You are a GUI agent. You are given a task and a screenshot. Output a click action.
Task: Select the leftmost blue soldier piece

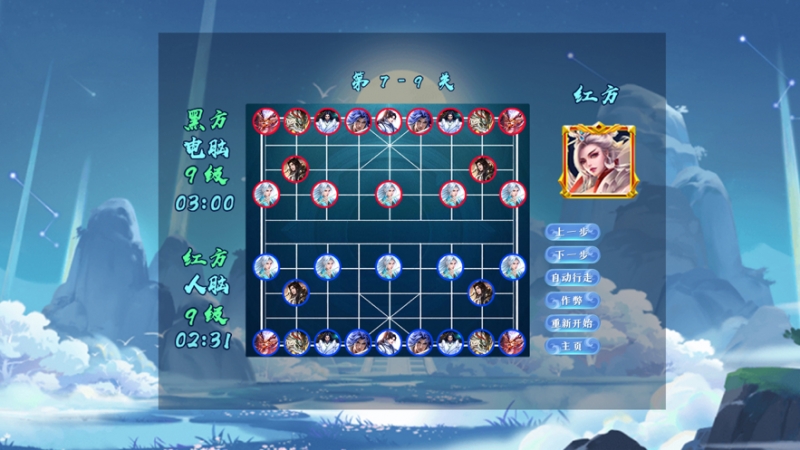coord(265,266)
